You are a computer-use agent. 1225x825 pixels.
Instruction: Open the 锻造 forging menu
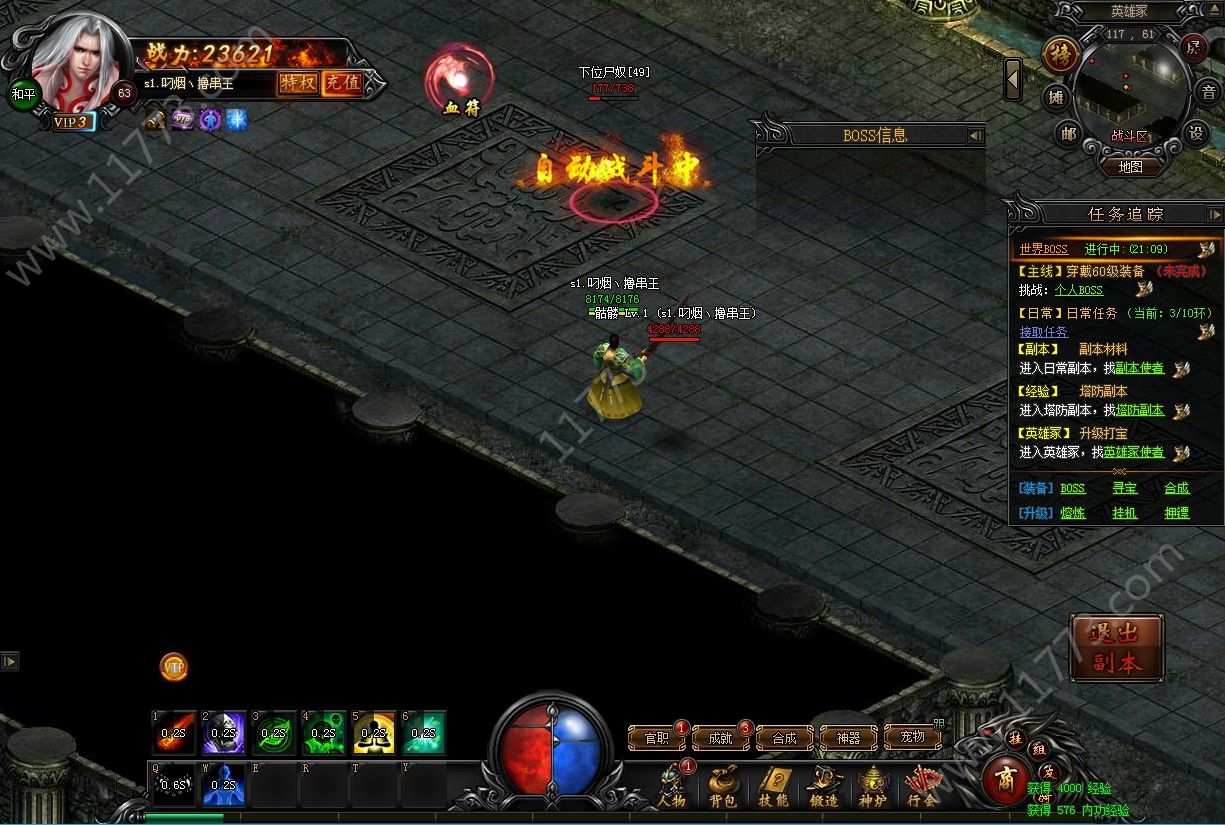point(823,787)
